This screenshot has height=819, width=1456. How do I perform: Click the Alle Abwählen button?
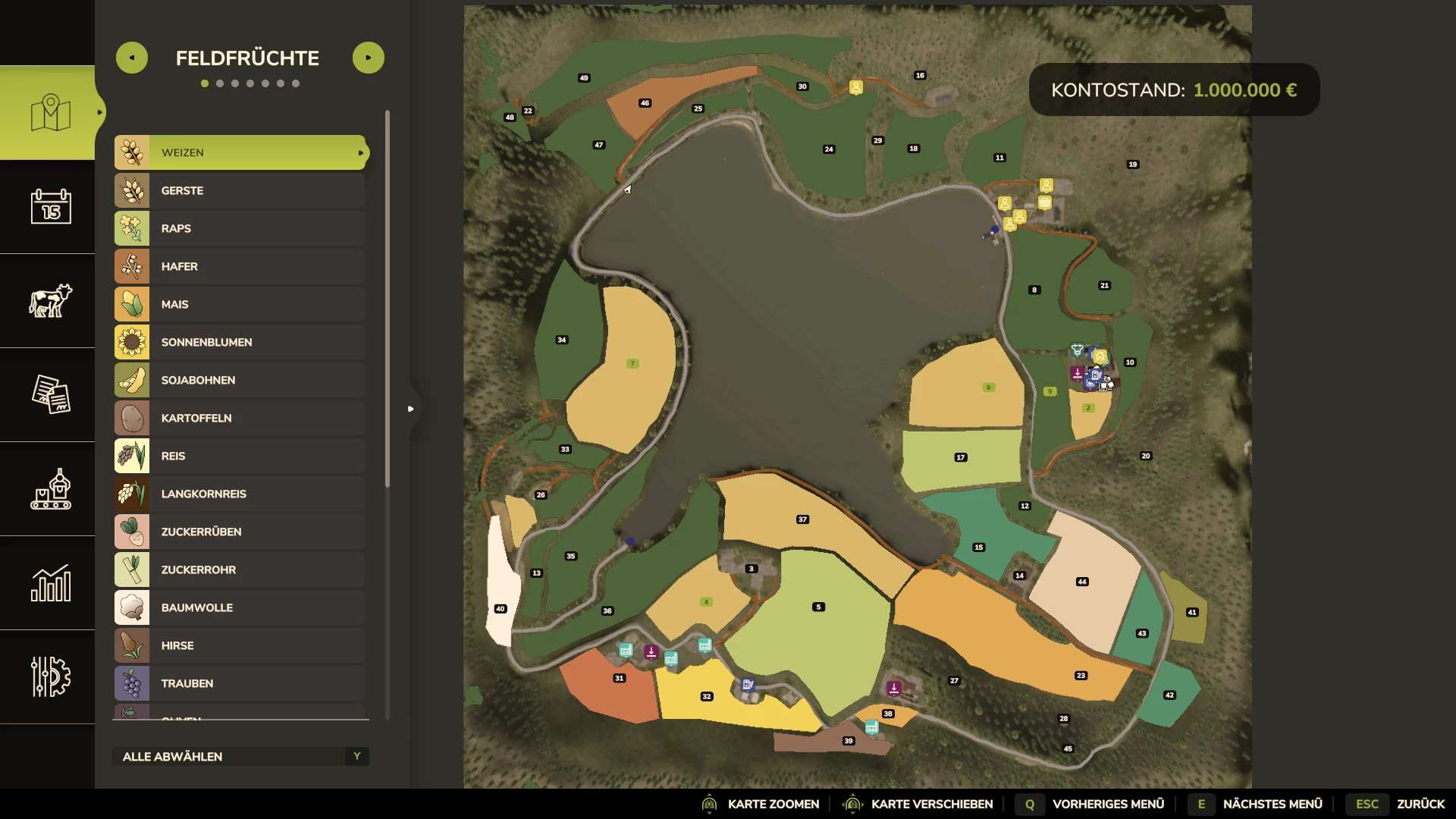click(x=240, y=756)
